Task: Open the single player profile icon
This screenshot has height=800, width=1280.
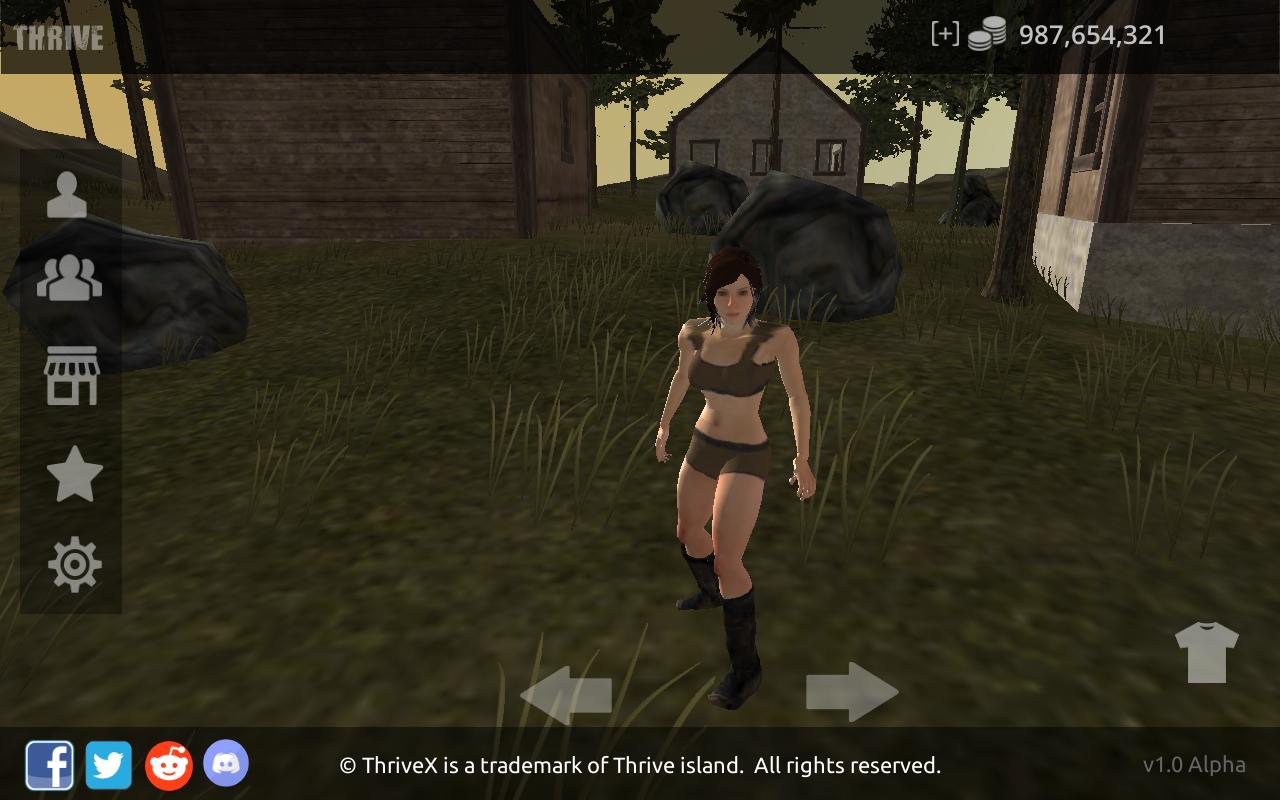Action: tap(67, 195)
